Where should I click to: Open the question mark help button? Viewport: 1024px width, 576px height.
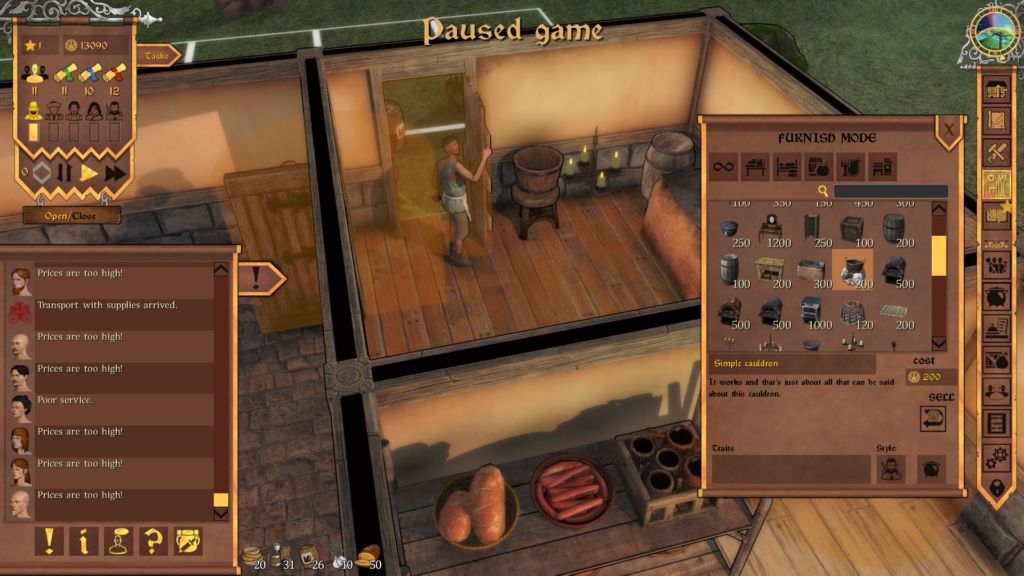pos(153,541)
